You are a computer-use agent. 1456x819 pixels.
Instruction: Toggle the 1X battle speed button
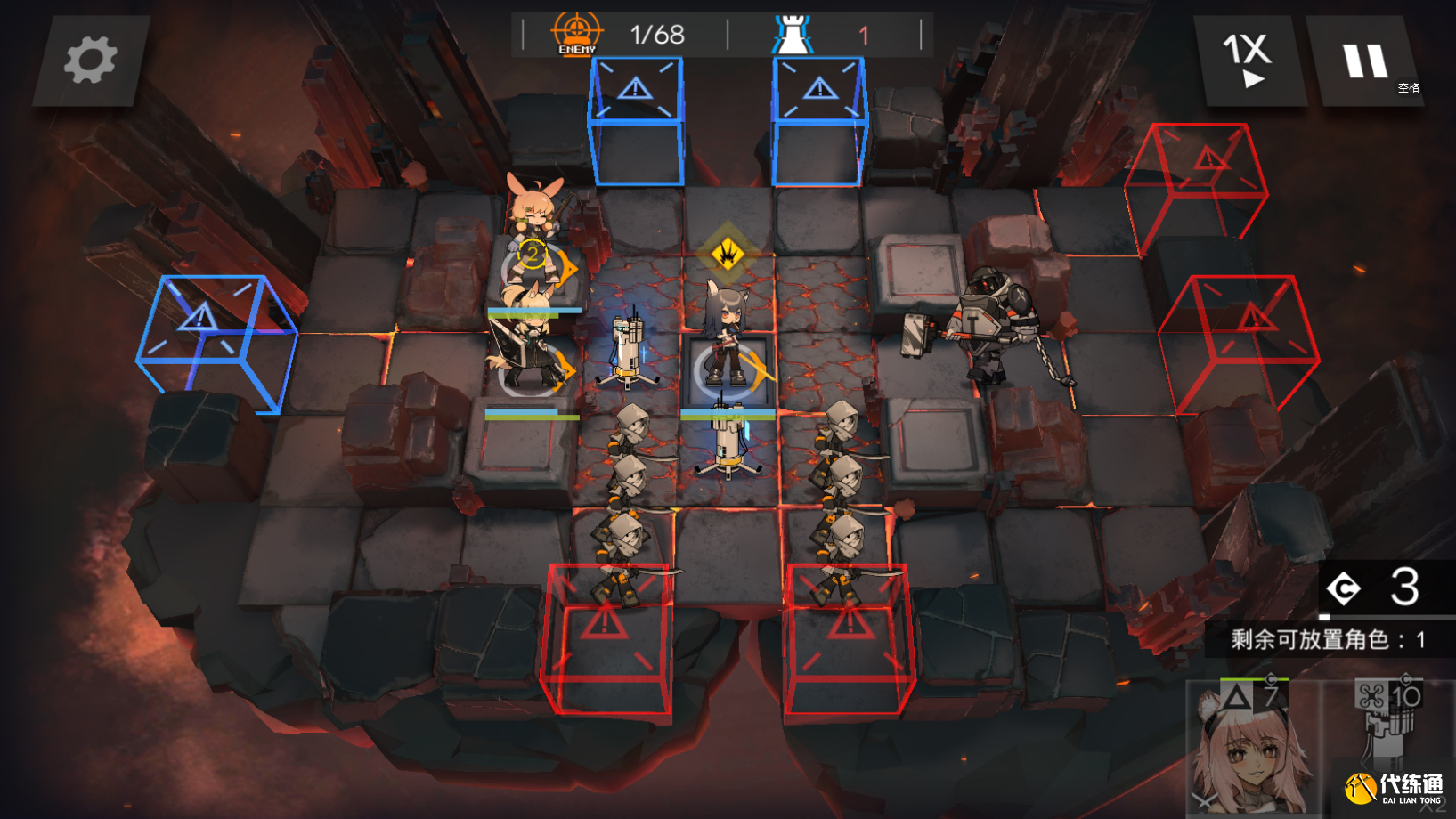click(1249, 61)
